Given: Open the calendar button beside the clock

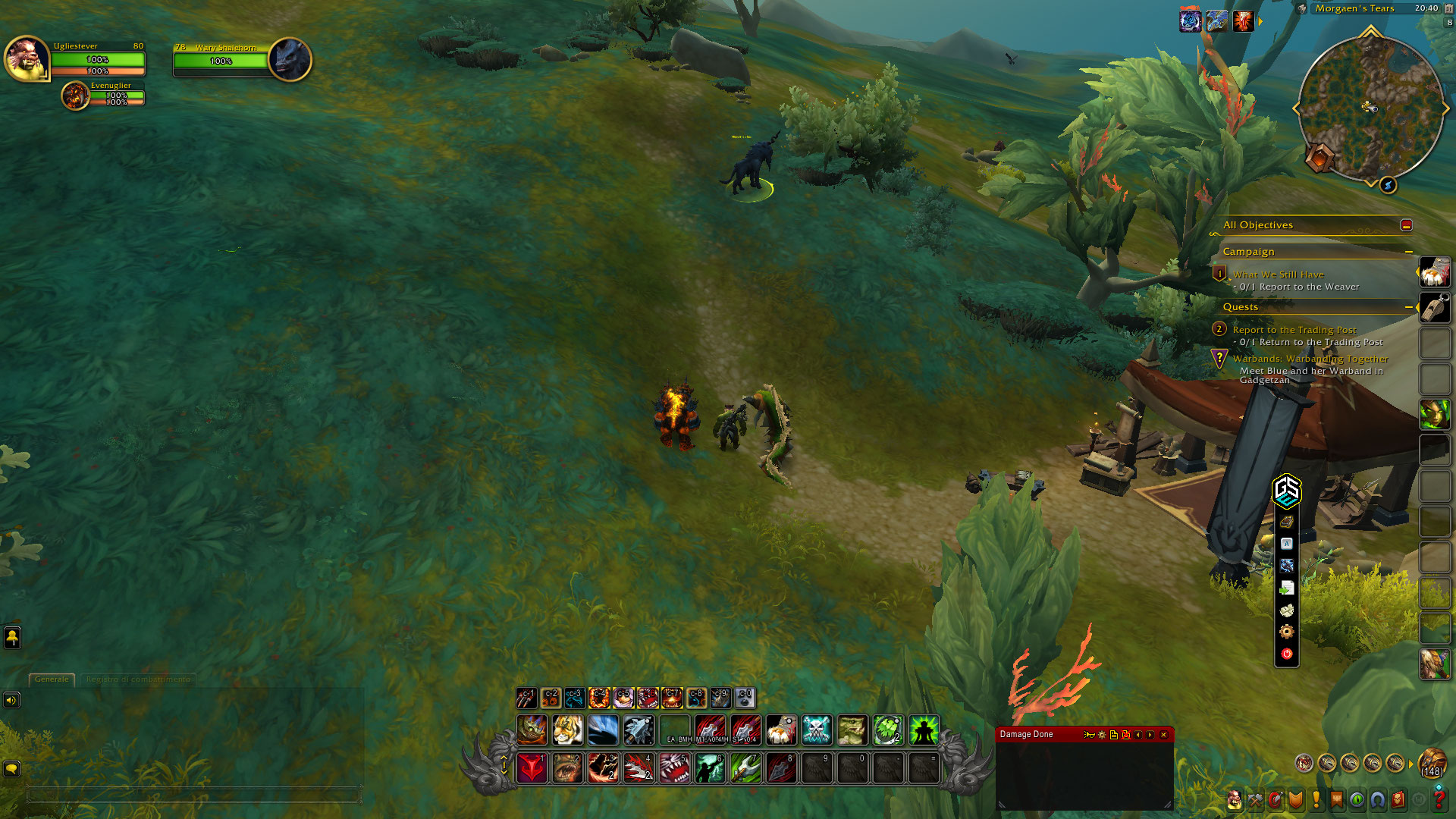Looking at the screenshot, I should (x=1449, y=8).
